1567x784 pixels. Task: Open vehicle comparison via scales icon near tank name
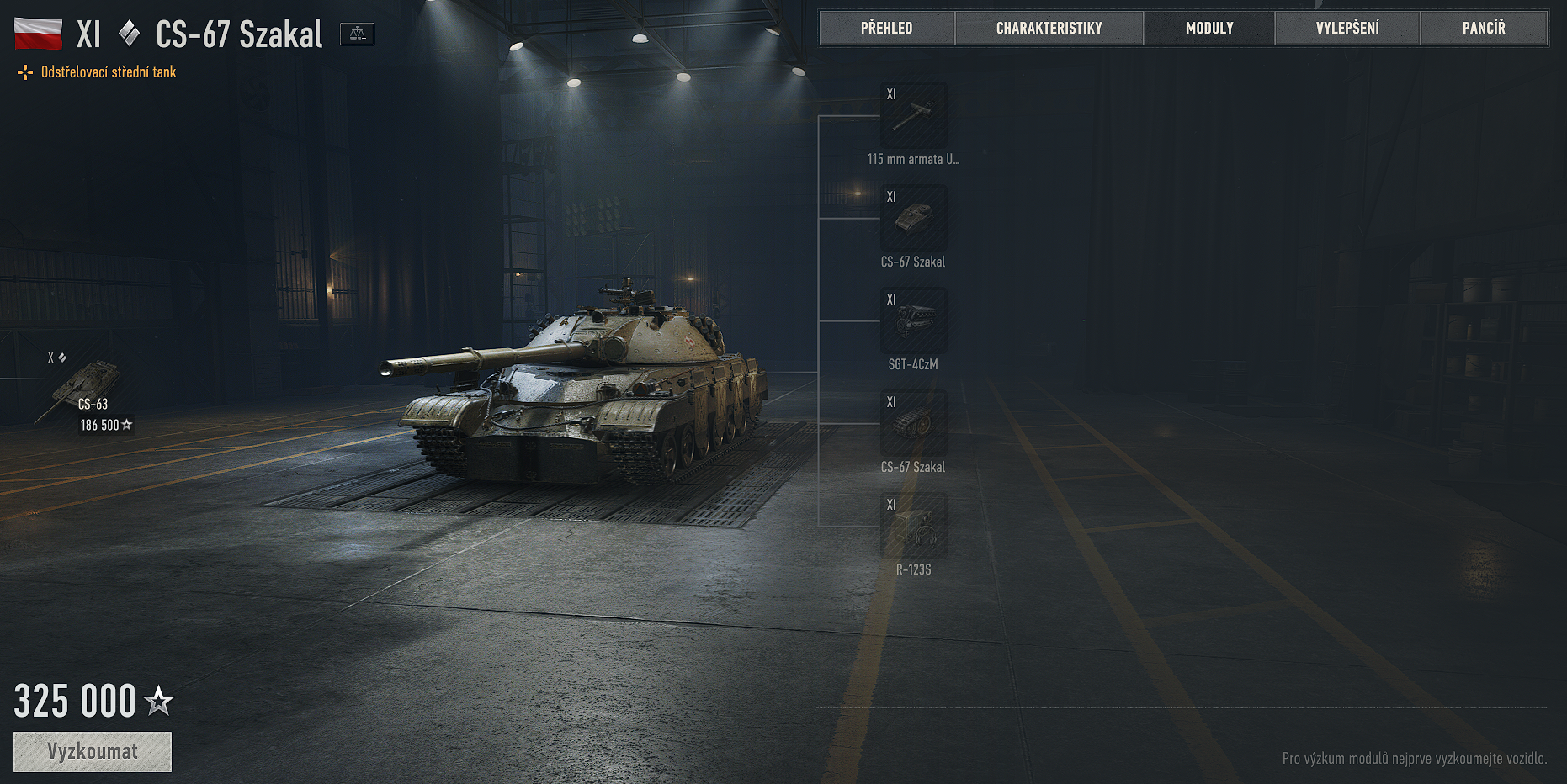pos(357,34)
